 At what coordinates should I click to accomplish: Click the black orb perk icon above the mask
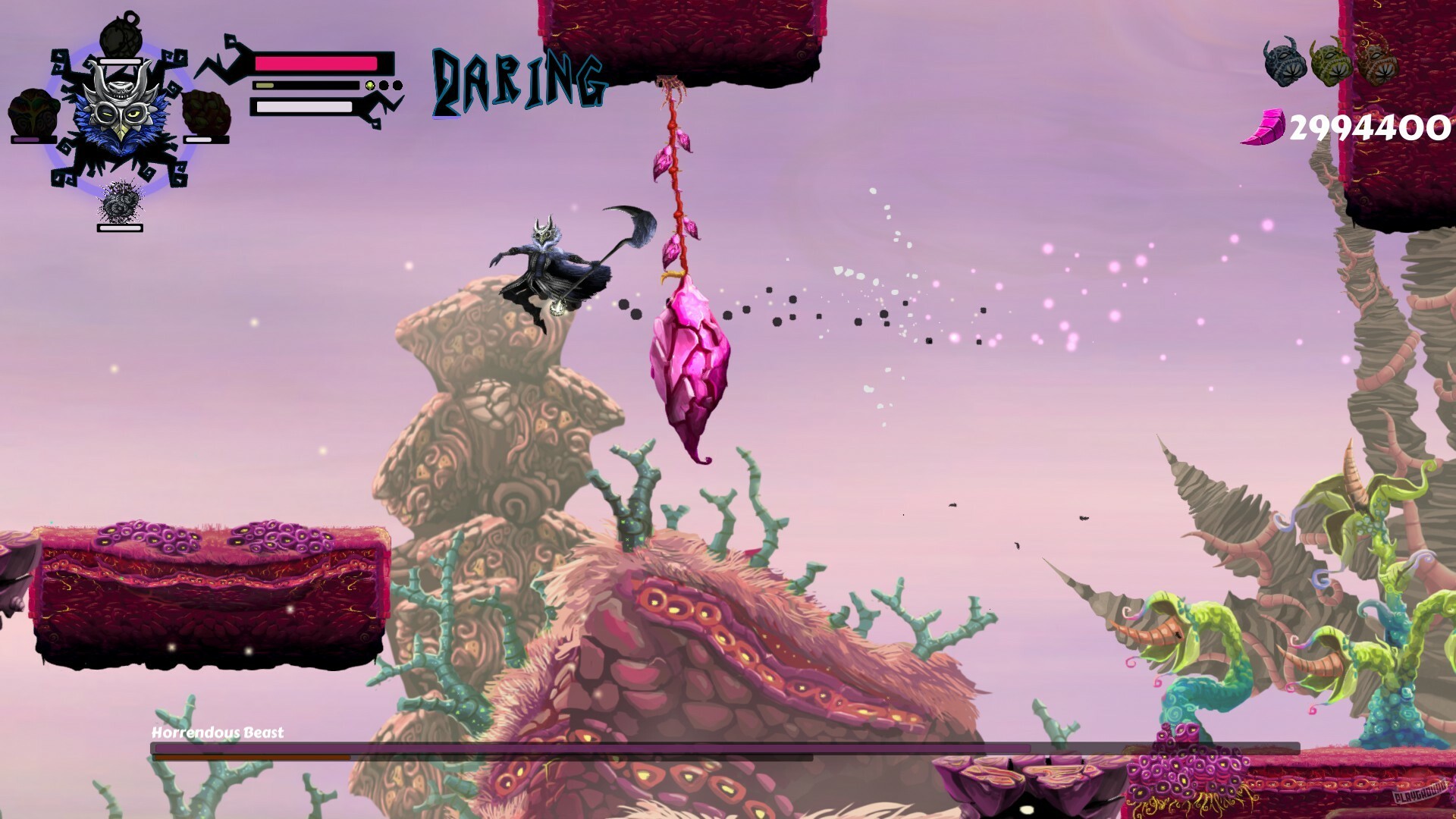[x=121, y=34]
